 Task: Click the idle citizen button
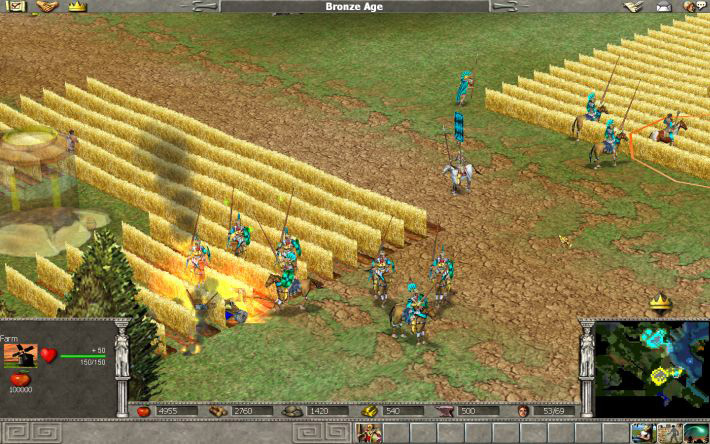pyautogui.click(x=642, y=433)
